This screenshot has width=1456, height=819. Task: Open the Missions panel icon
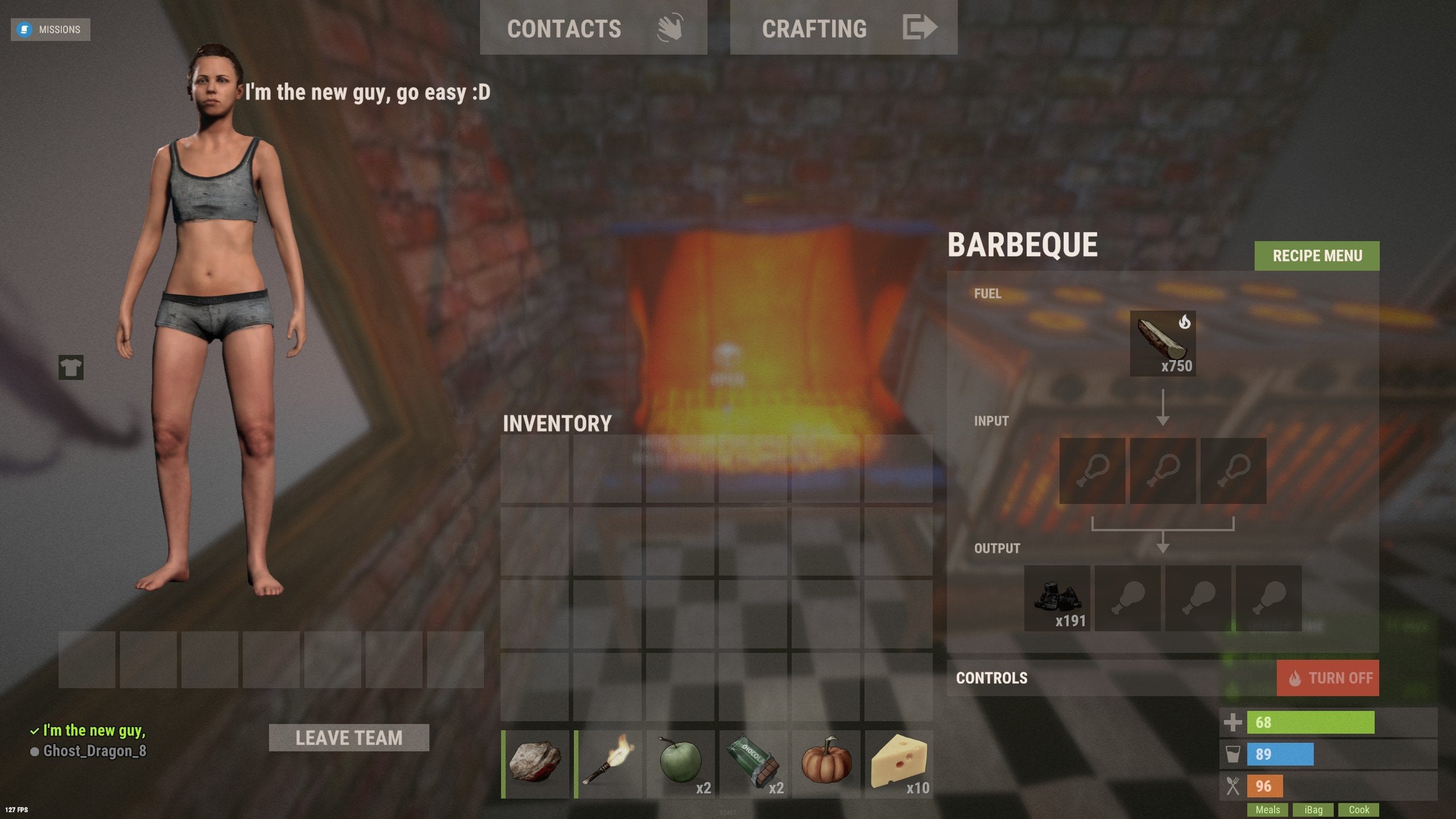(x=24, y=29)
